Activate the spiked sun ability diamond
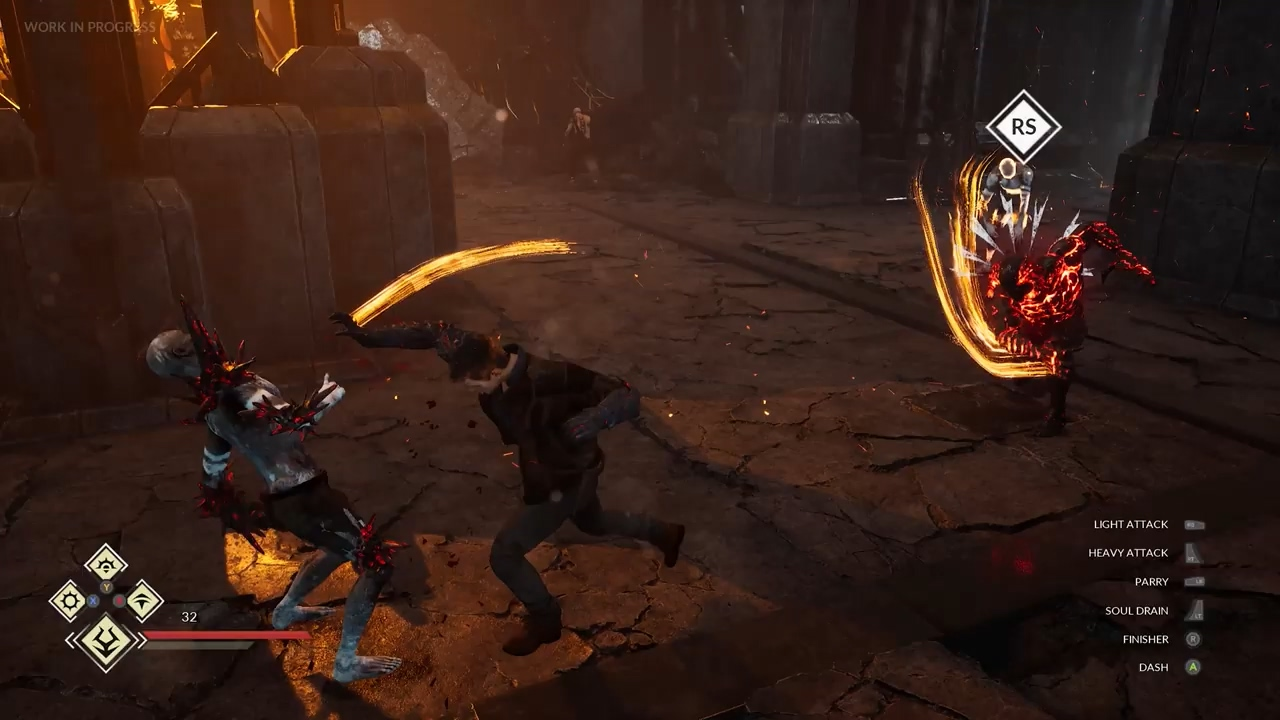Viewport: 1280px width, 720px height. (x=69, y=600)
